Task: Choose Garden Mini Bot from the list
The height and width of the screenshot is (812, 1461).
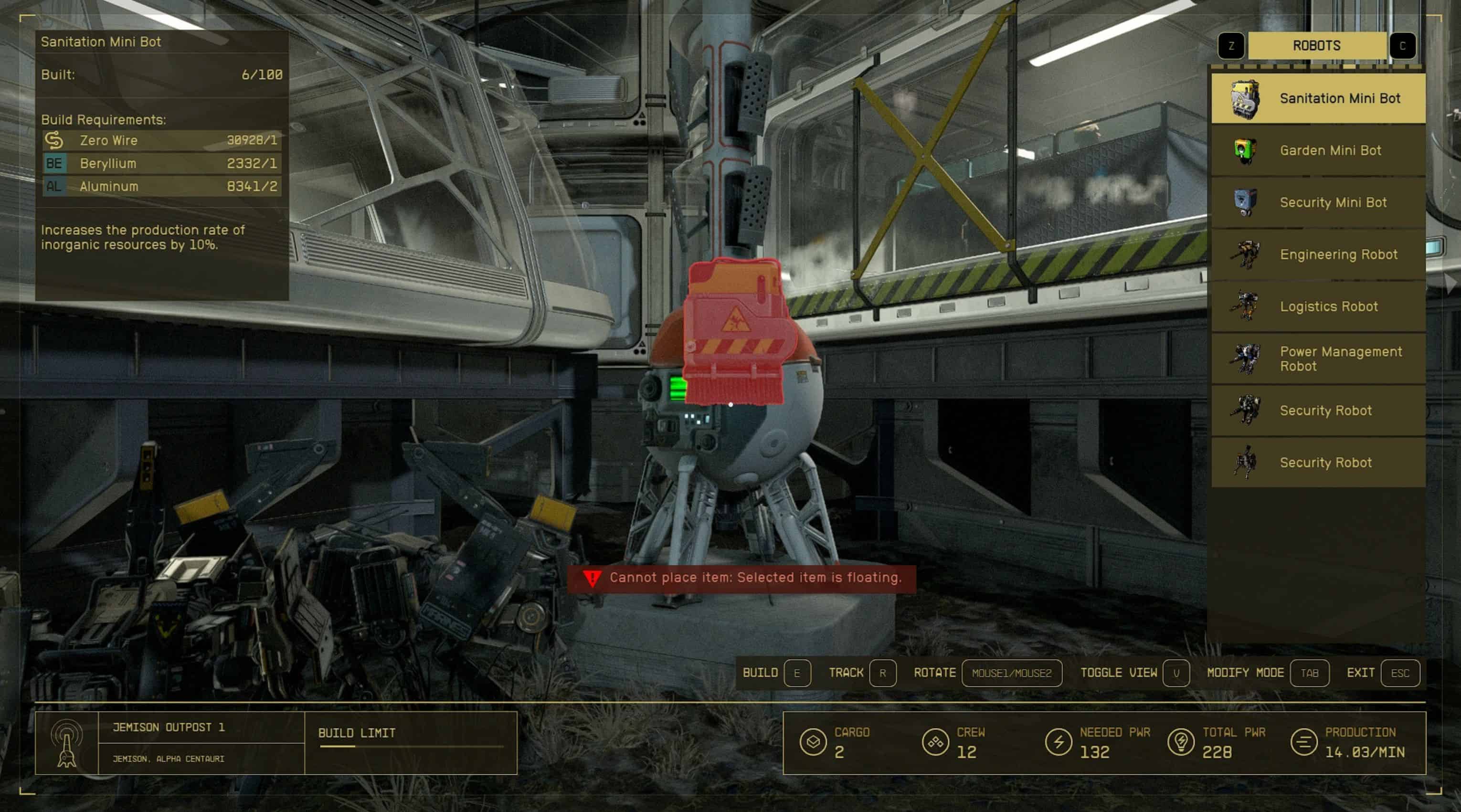Action: tap(1318, 151)
